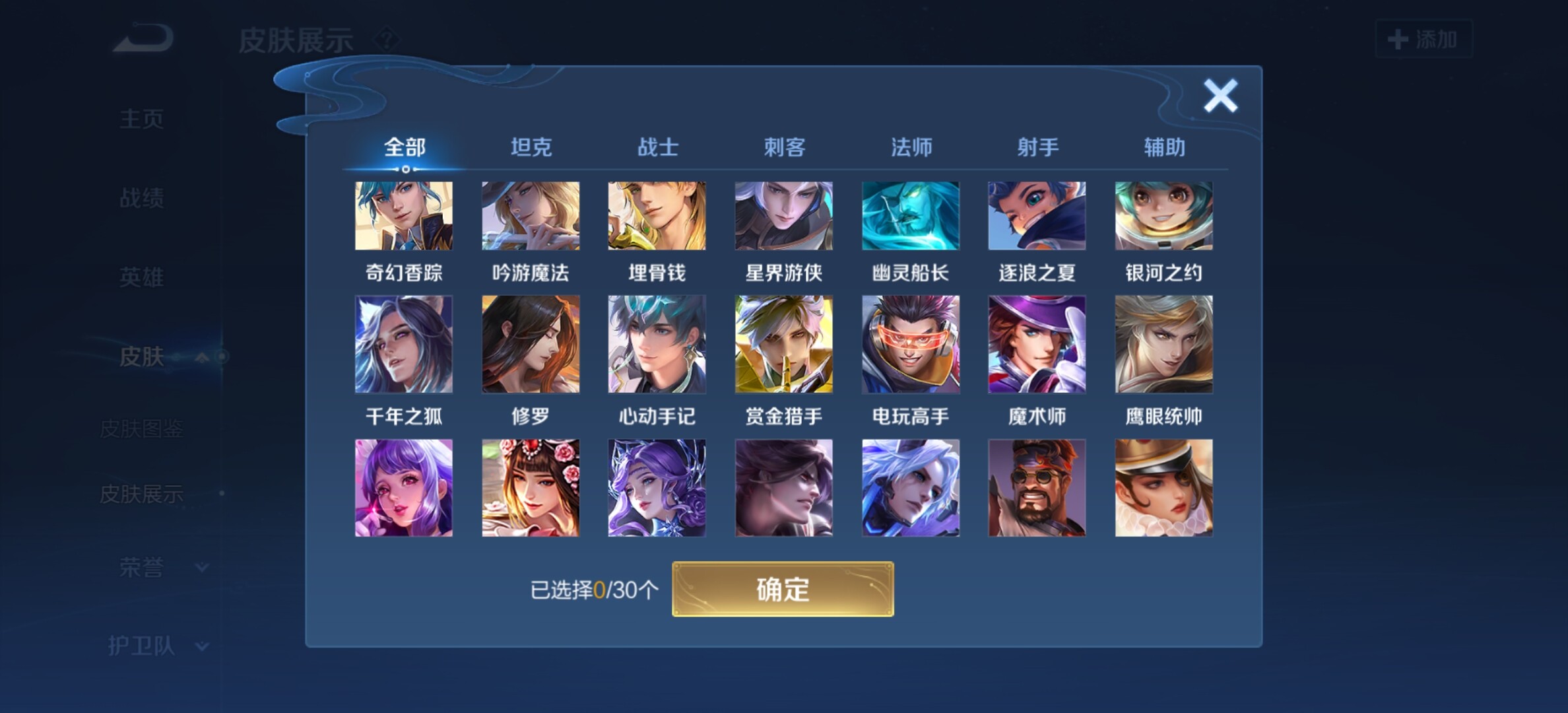
Task: Choose the 幽灵船长 skin thumbnail
Action: point(911,216)
